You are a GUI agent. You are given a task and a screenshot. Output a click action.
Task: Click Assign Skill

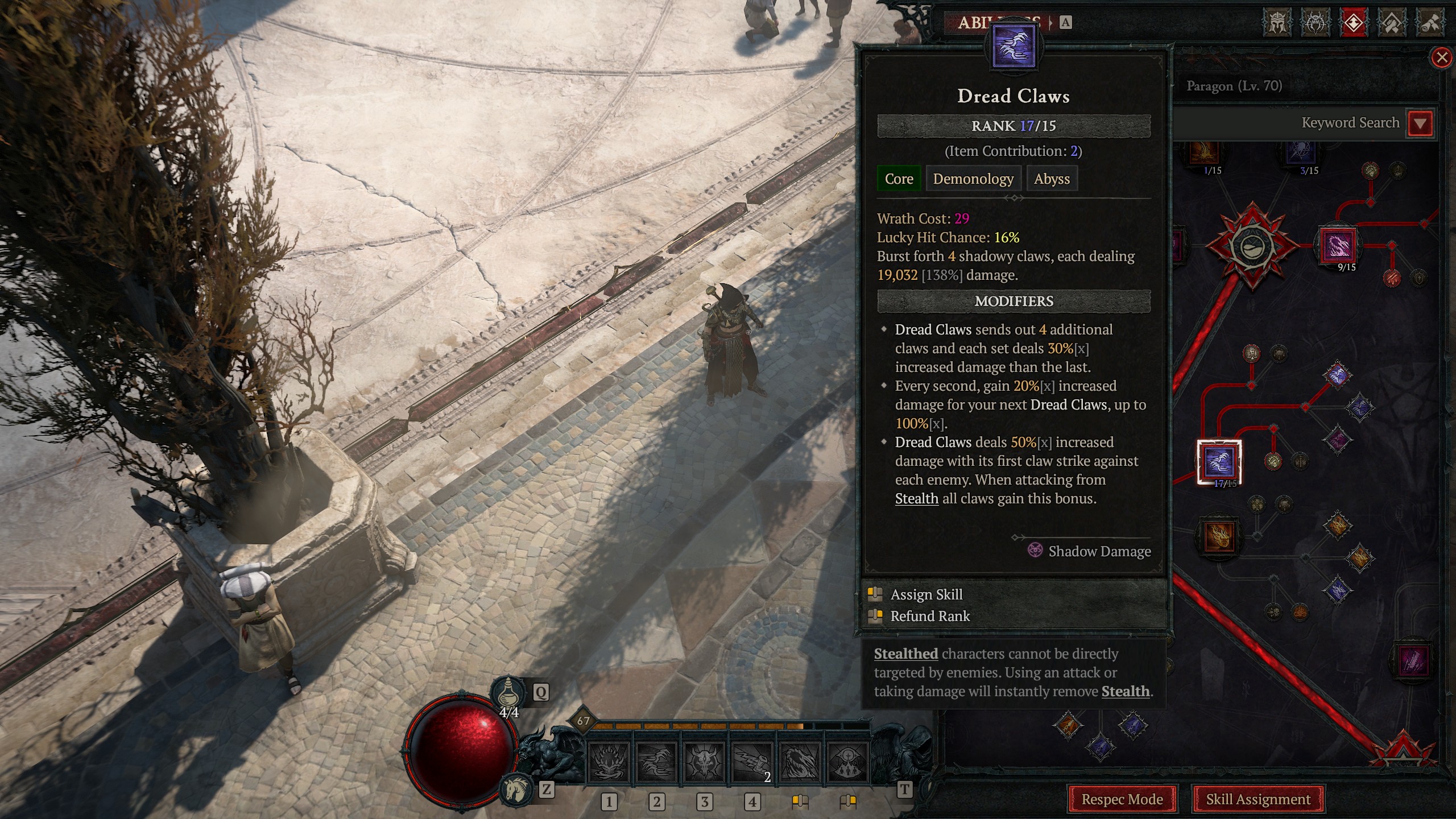(x=926, y=594)
